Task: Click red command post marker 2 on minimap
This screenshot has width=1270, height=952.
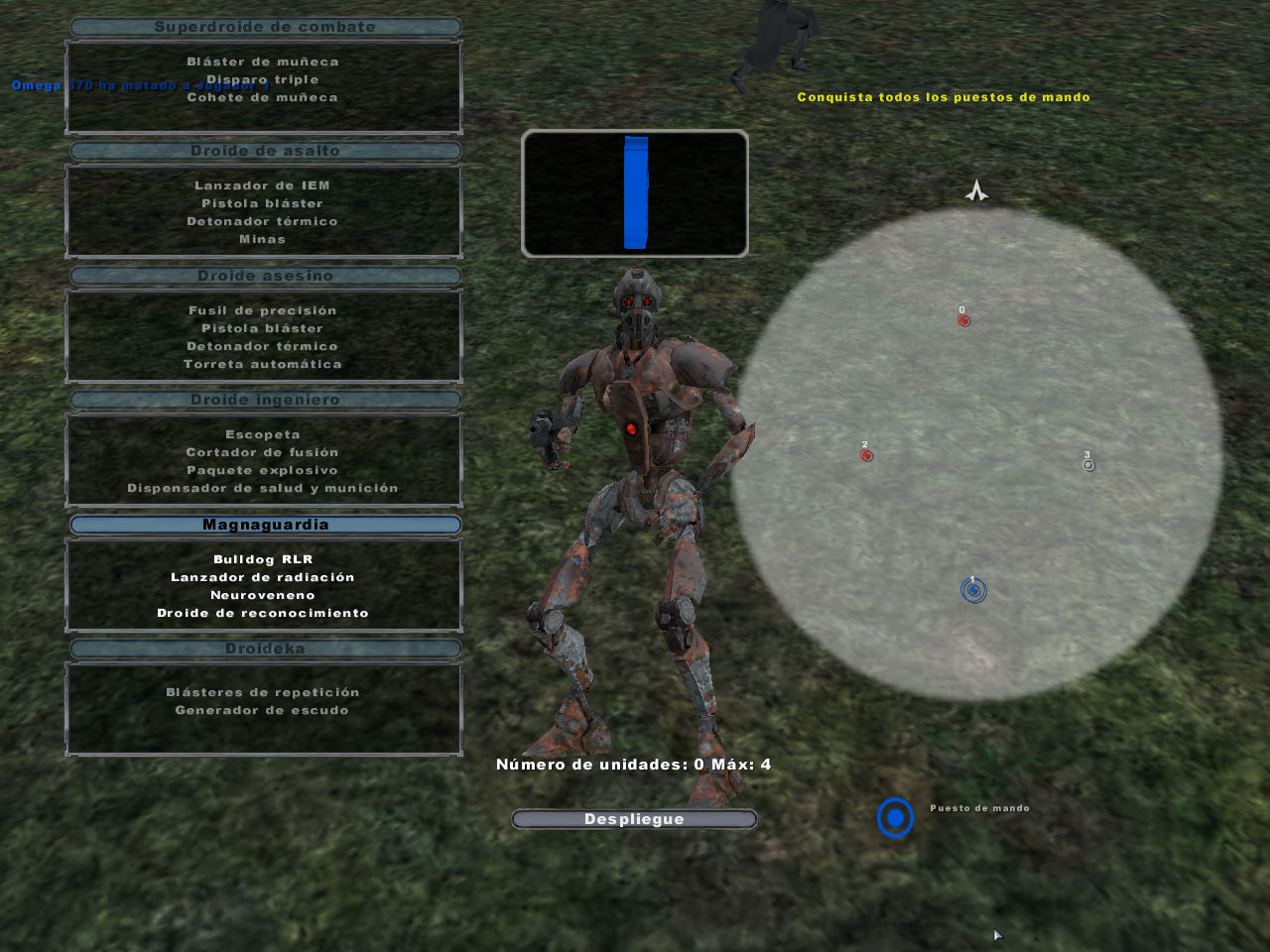Action: click(x=865, y=455)
